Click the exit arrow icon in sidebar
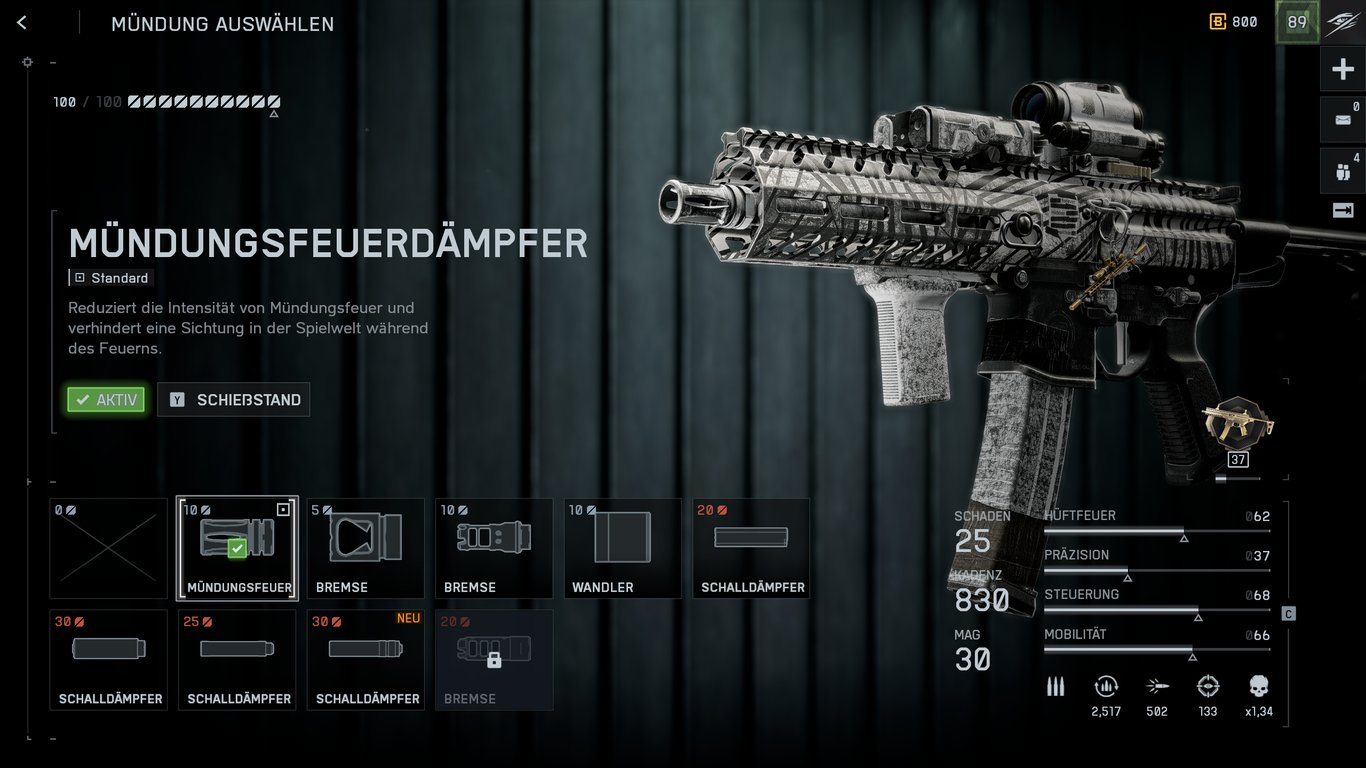Screen dimensions: 1366x768 pyautogui.click(x=1342, y=210)
